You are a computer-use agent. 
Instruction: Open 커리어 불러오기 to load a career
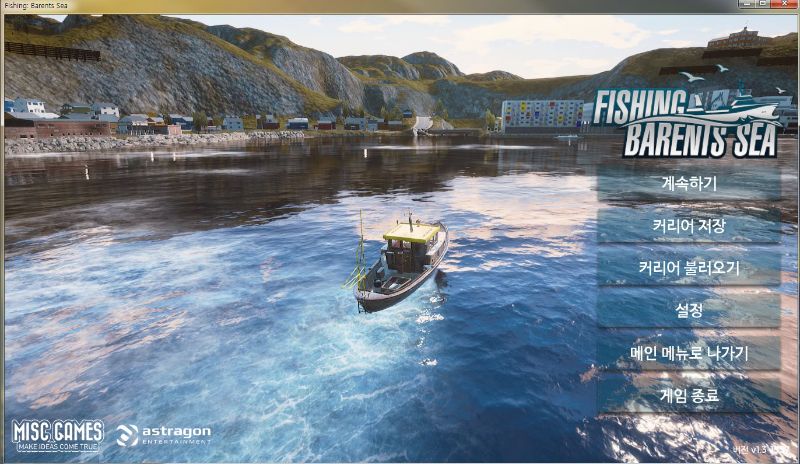point(689,268)
